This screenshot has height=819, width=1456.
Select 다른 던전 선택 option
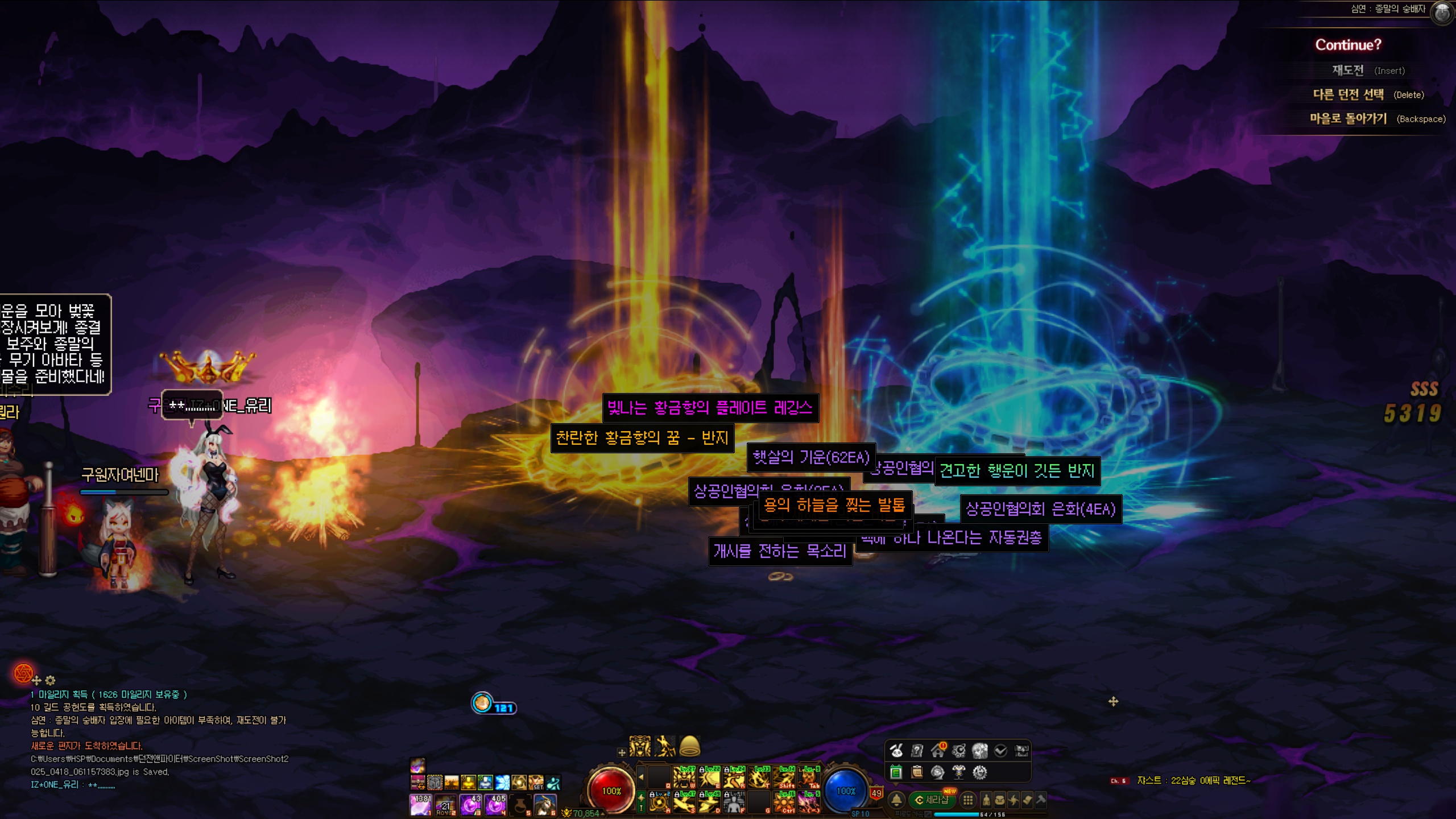(x=1349, y=94)
